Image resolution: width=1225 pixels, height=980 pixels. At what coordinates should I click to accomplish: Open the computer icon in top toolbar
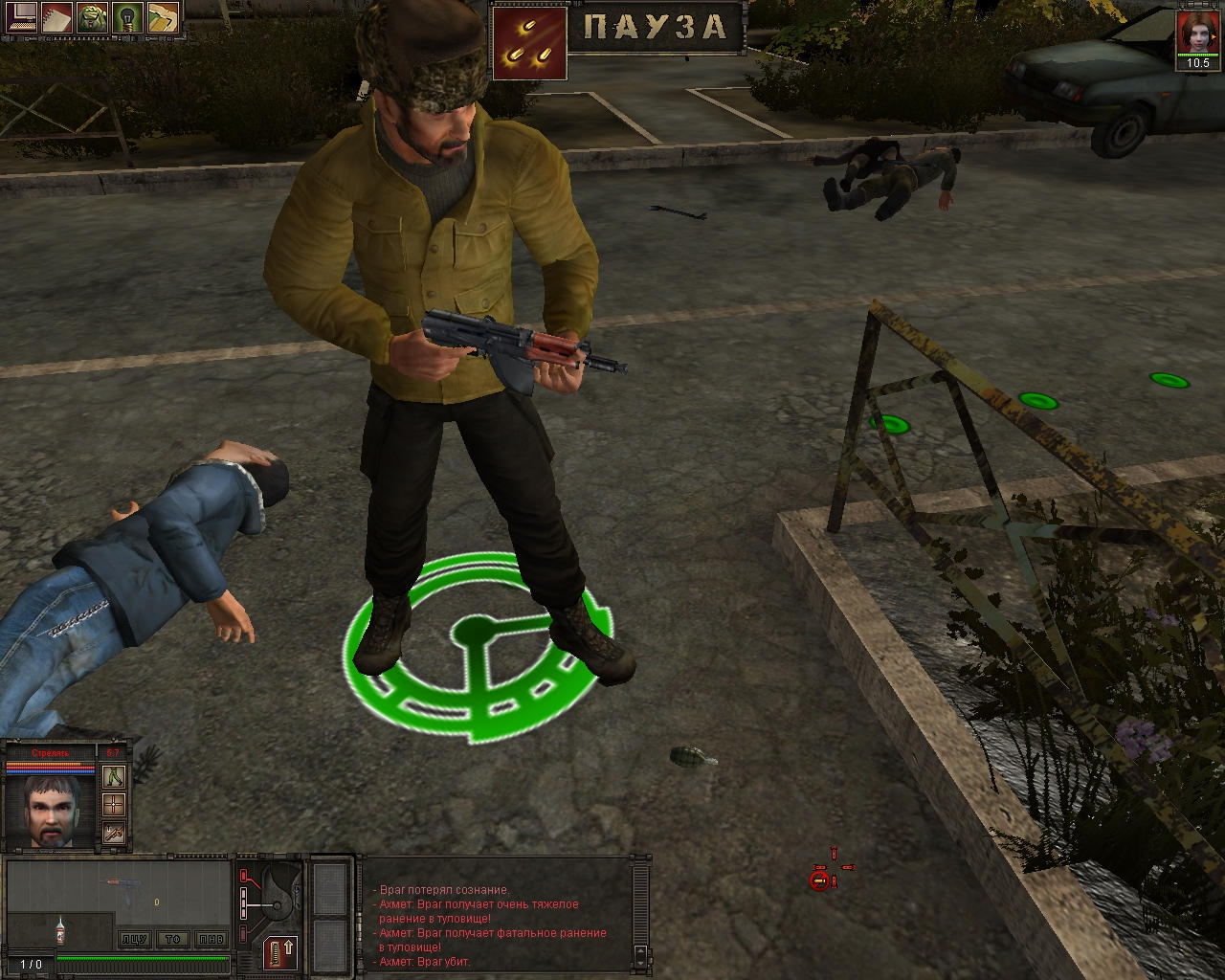tap(22, 17)
